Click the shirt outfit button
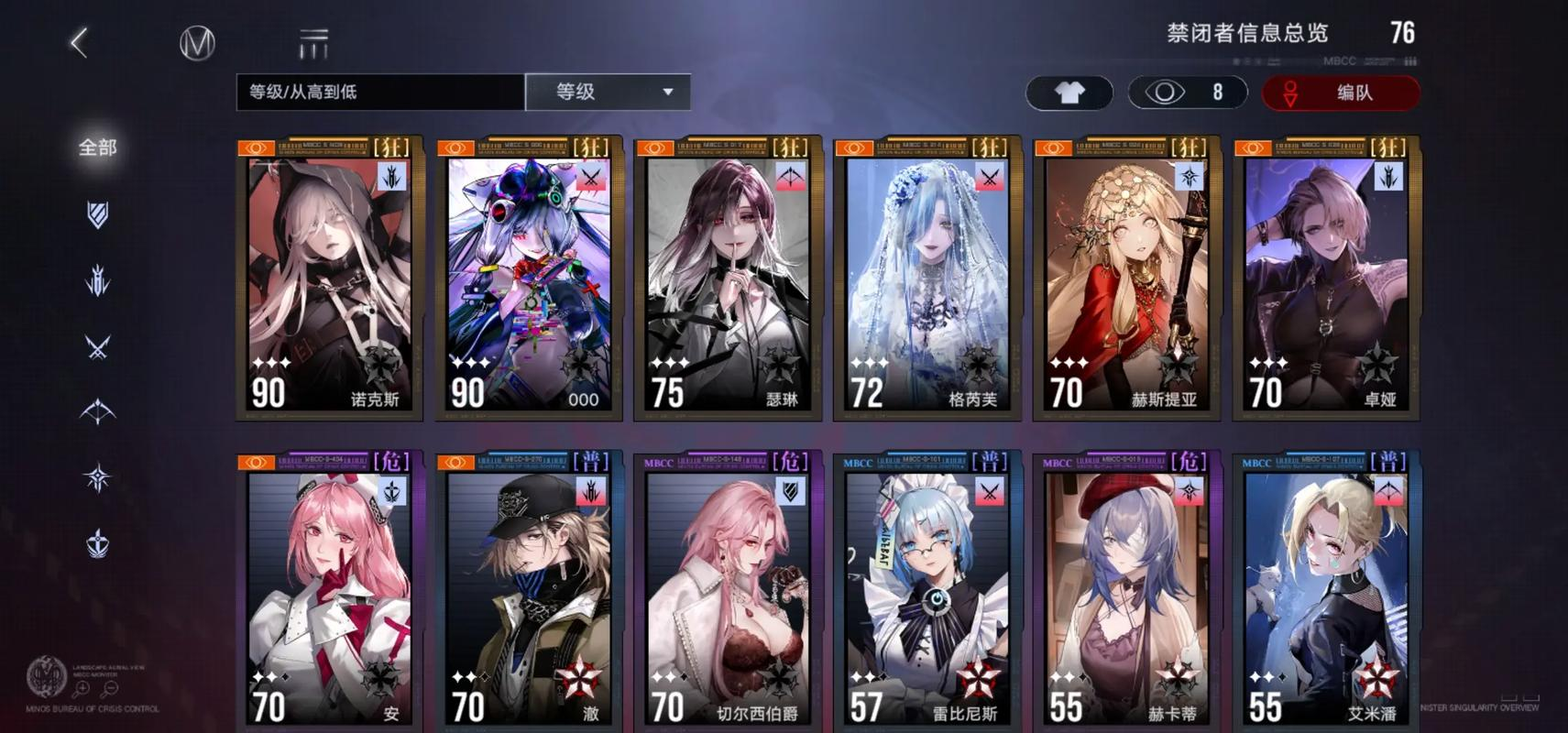The image size is (1568, 733). coord(1069,93)
